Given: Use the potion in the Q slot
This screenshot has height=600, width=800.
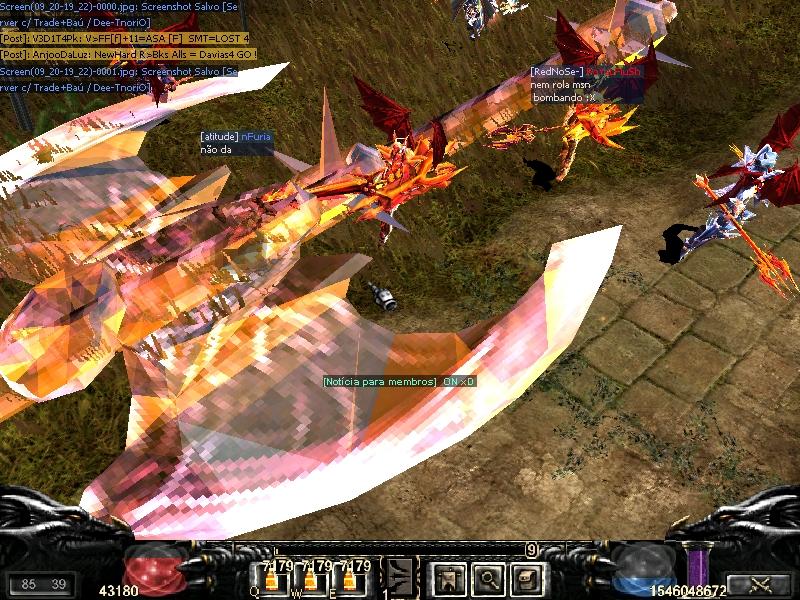Looking at the screenshot, I should pos(272,579).
